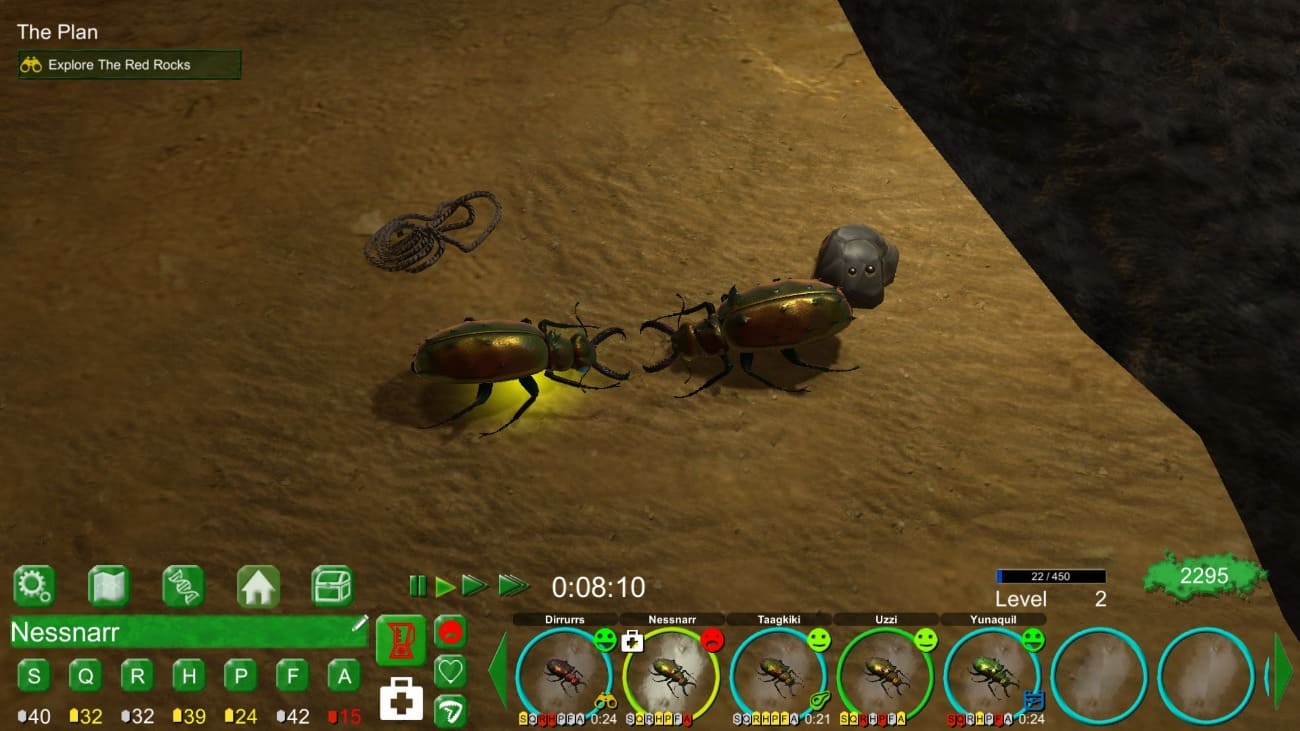This screenshot has width=1300, height=731.
Task: Set game to normal play speed
Action: click(445, 586)
